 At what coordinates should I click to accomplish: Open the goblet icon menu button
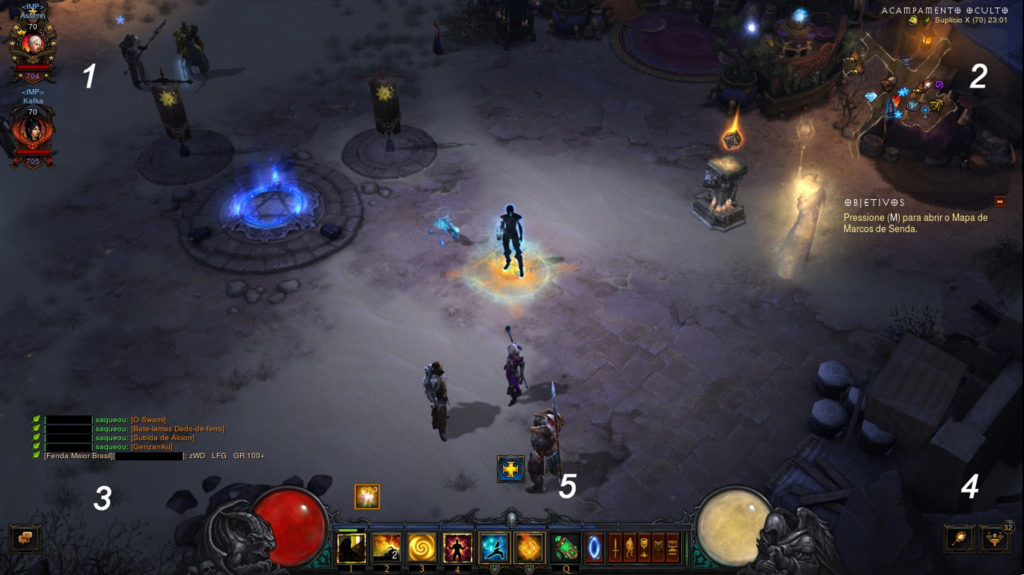[644, 548]
